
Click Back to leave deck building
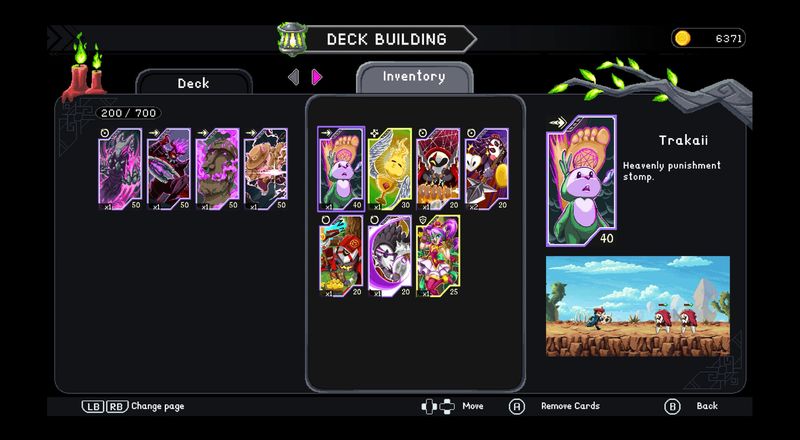click(x=707, y=406)
